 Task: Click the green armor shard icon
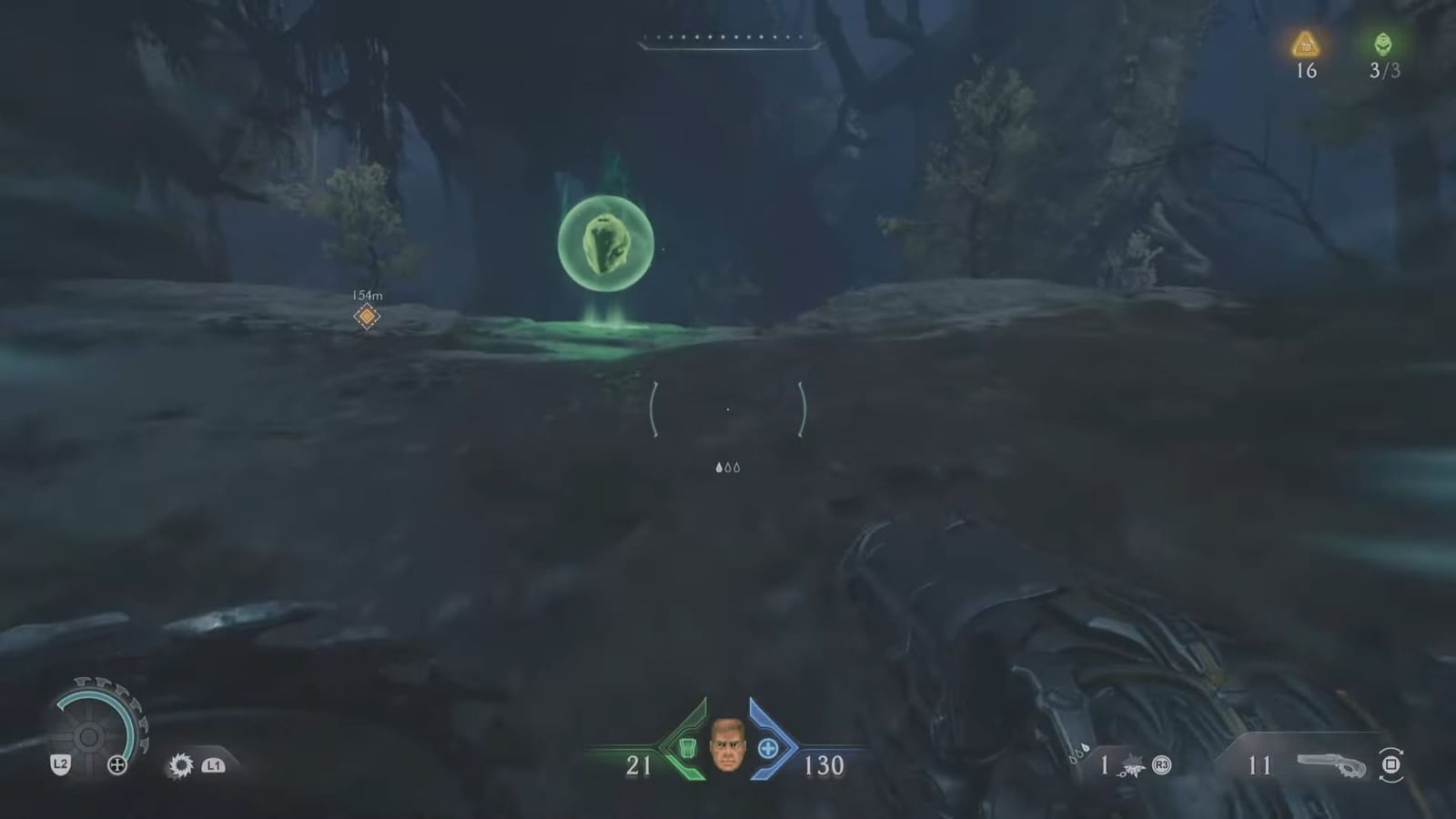[x=689, y=749]
